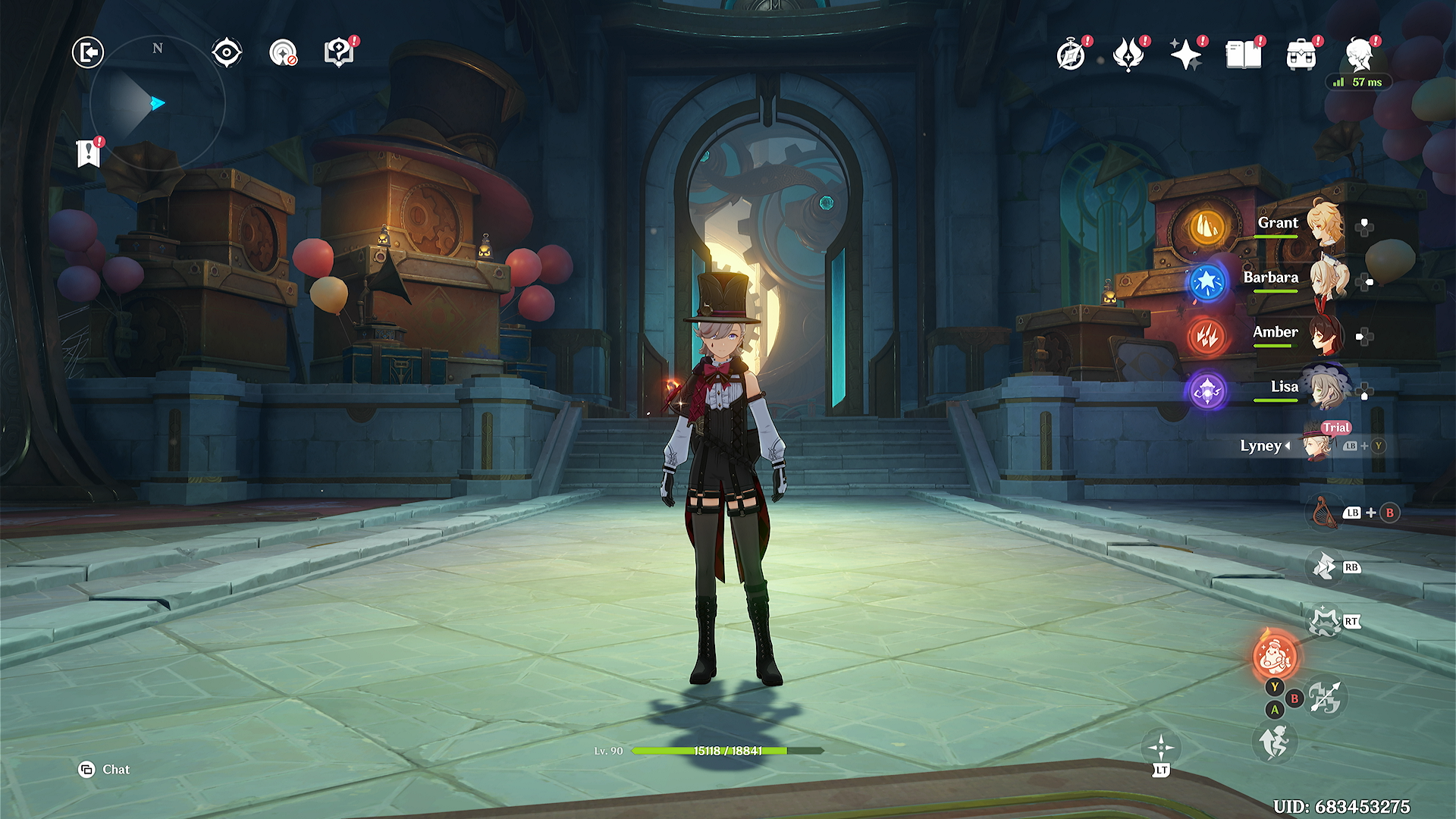Open the Paimon character menu icon
This screenshot has height=819, width=1456.
(x=1360, y=55)
